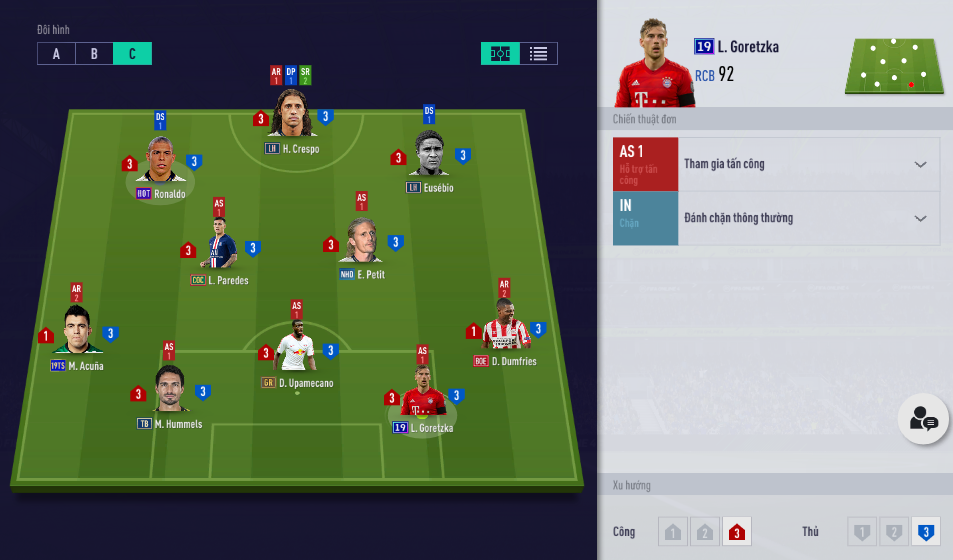The height and width of the screenshot is (560, 953).
Task: Set defense tendency to level 1
Action: click(861, 532)
